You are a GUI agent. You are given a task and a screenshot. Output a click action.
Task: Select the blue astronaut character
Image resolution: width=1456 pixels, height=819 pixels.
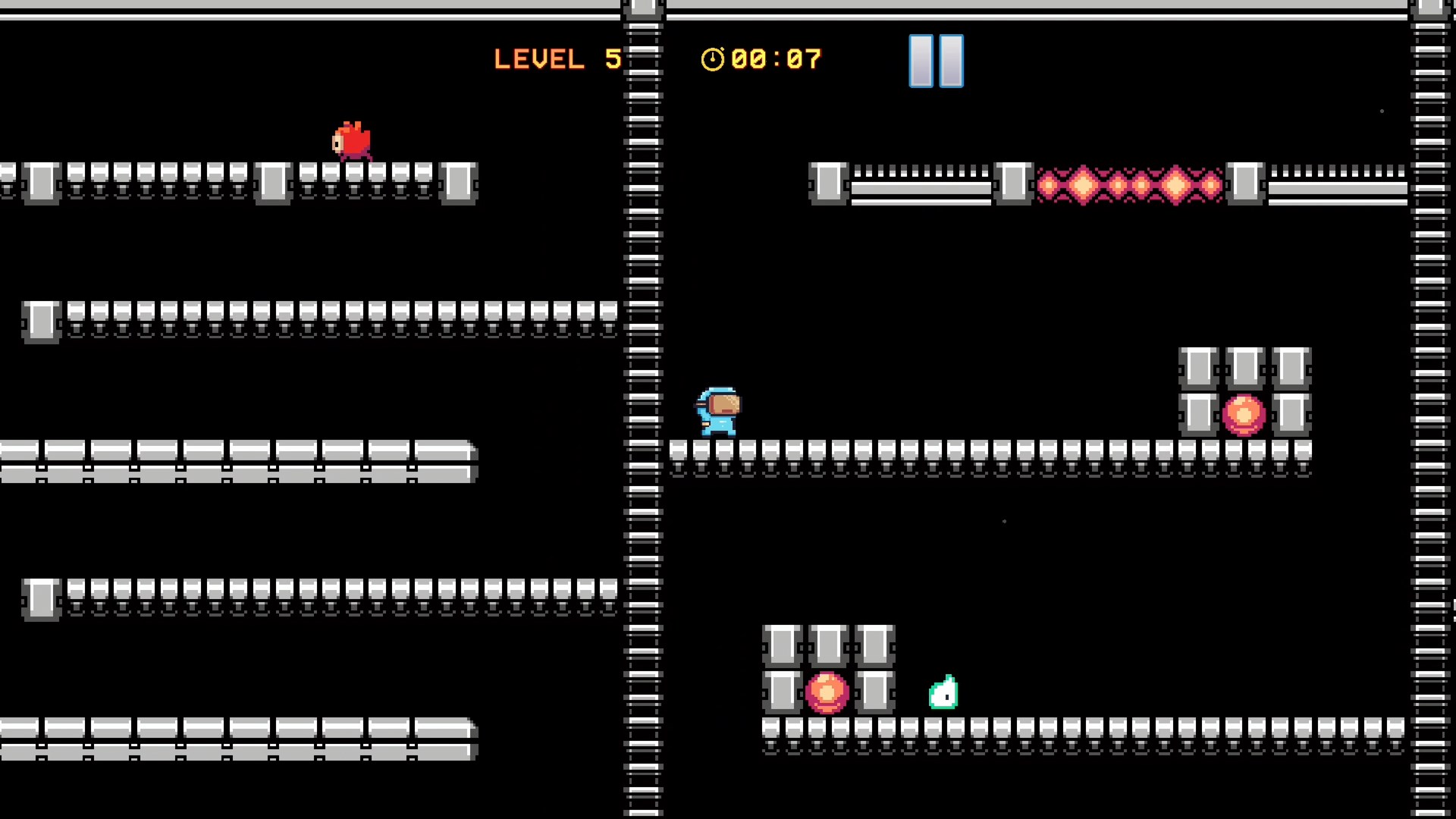pyautogui.click(x=717, y=413)
